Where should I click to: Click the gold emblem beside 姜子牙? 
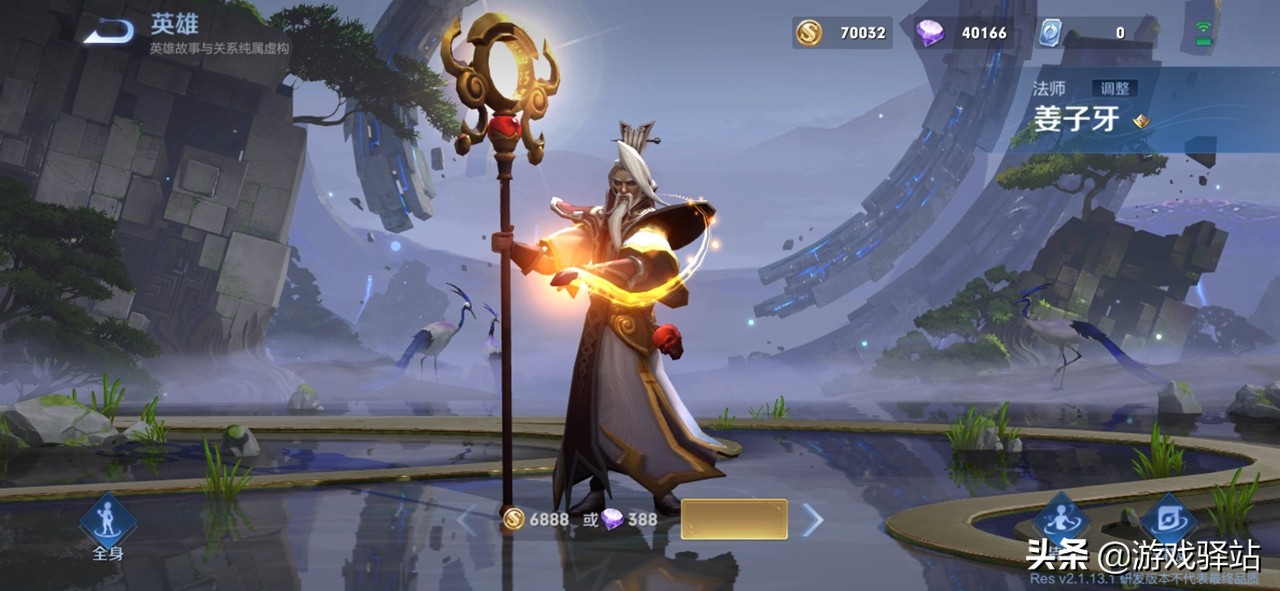(1141, 122)
